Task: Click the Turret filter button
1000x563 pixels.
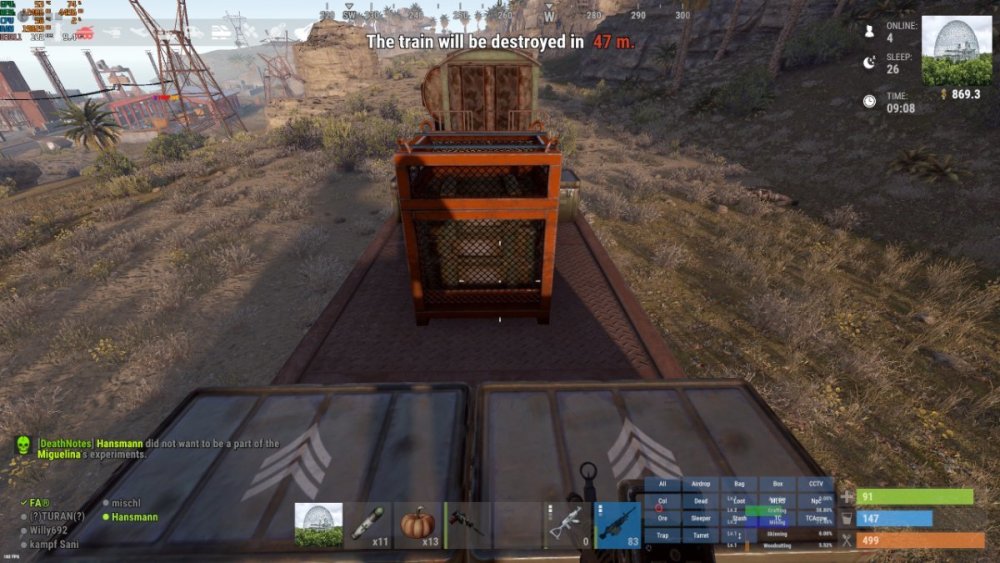Action: pos(700,536)
